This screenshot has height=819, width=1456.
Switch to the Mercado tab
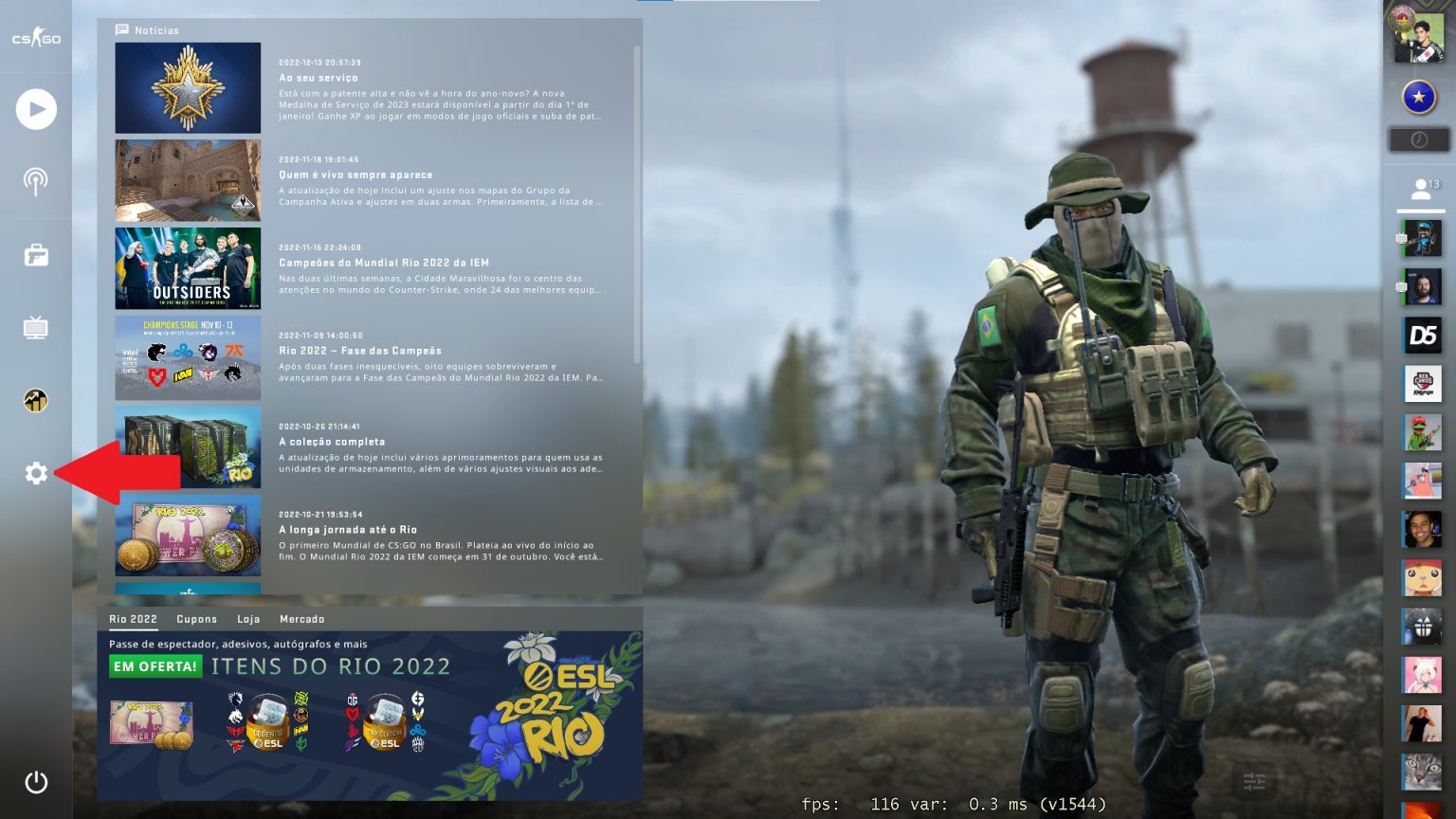pyautogui.click(x=303, y=619)
